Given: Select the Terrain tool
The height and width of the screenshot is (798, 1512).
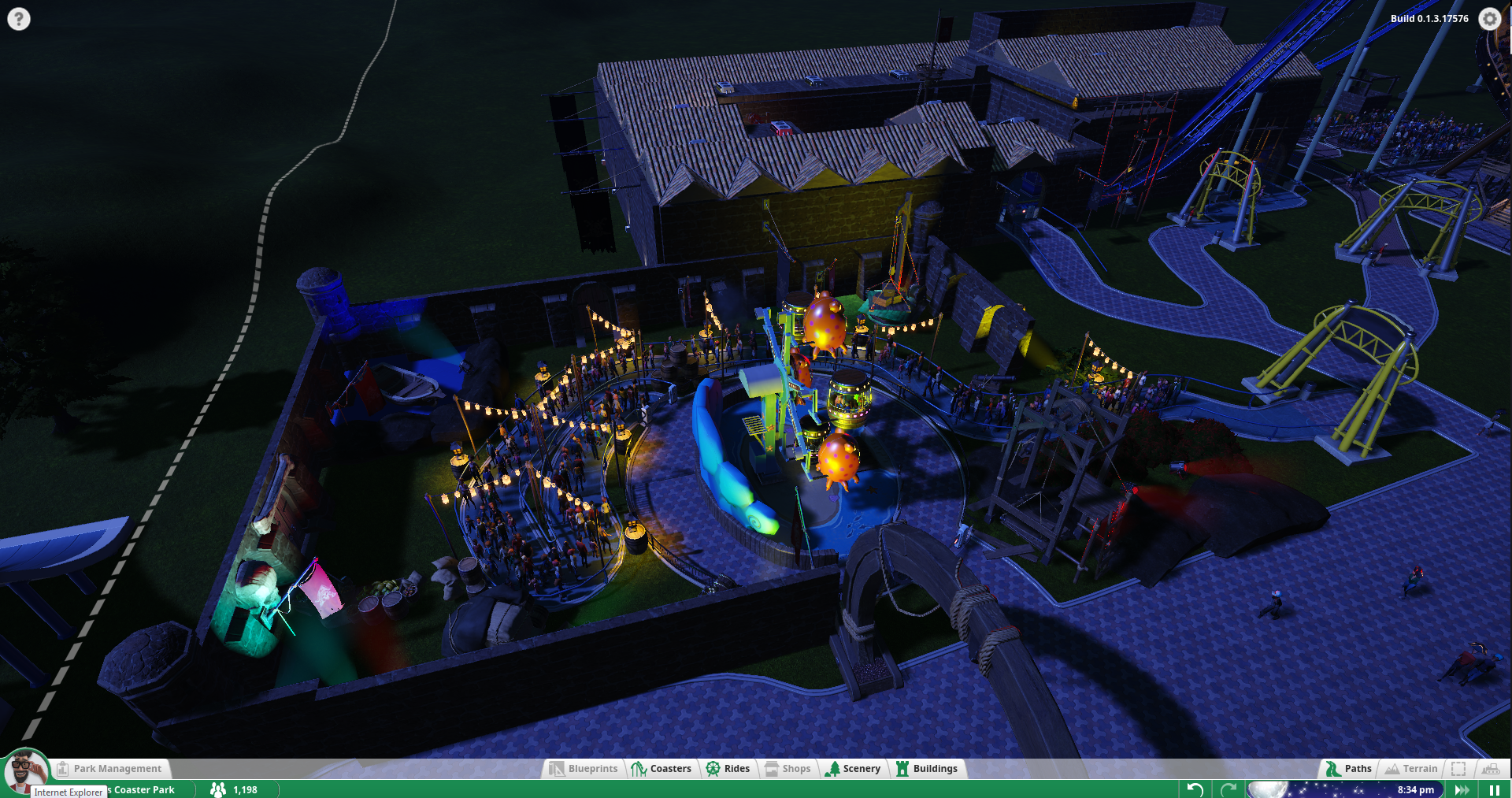Looking at the screenshot, I should click(x=1411, y=769).
